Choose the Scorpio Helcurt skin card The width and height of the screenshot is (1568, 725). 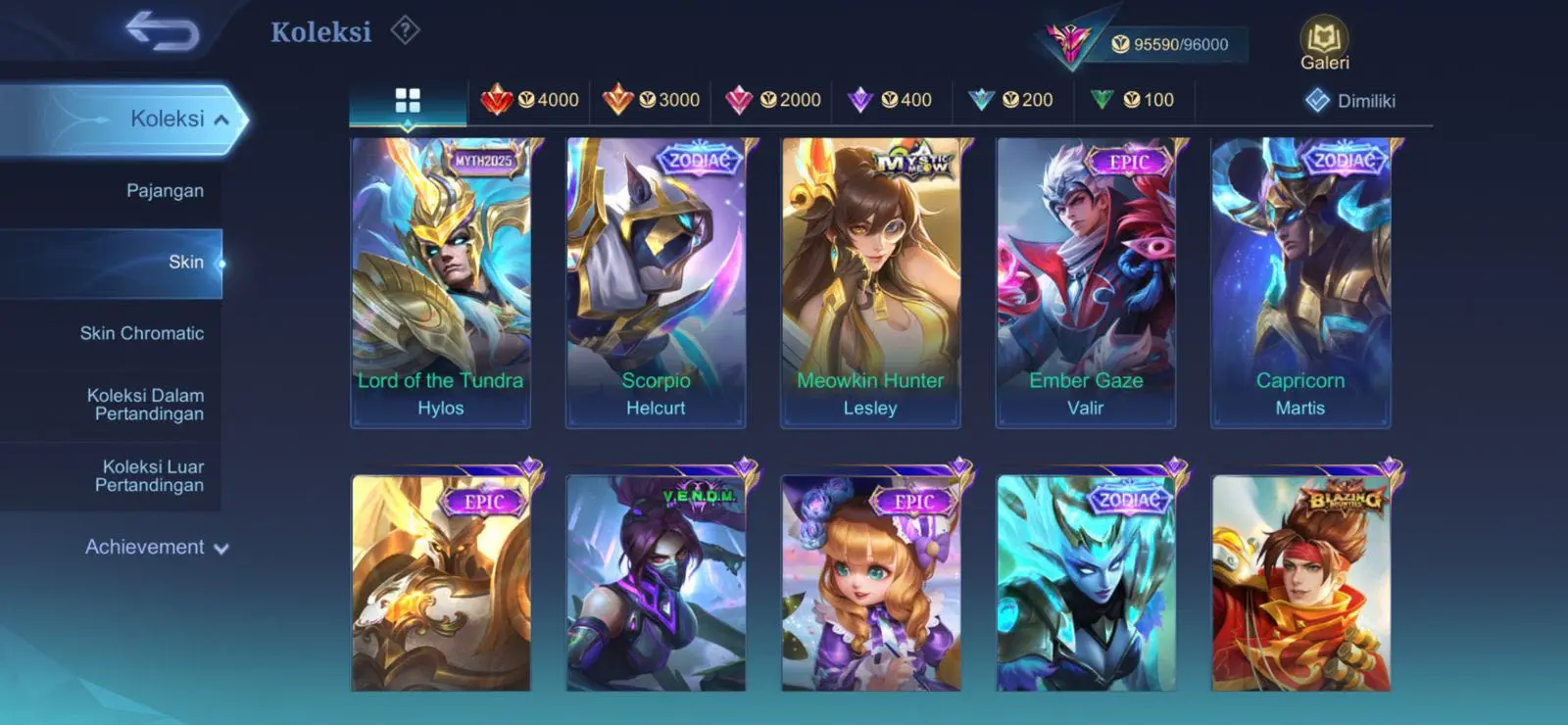tap(656, 282)
